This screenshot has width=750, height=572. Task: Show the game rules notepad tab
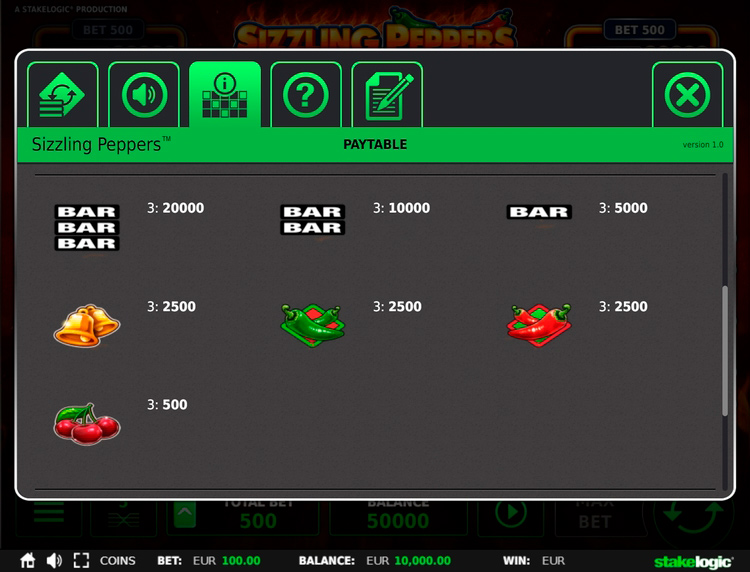tap(387, 95)
